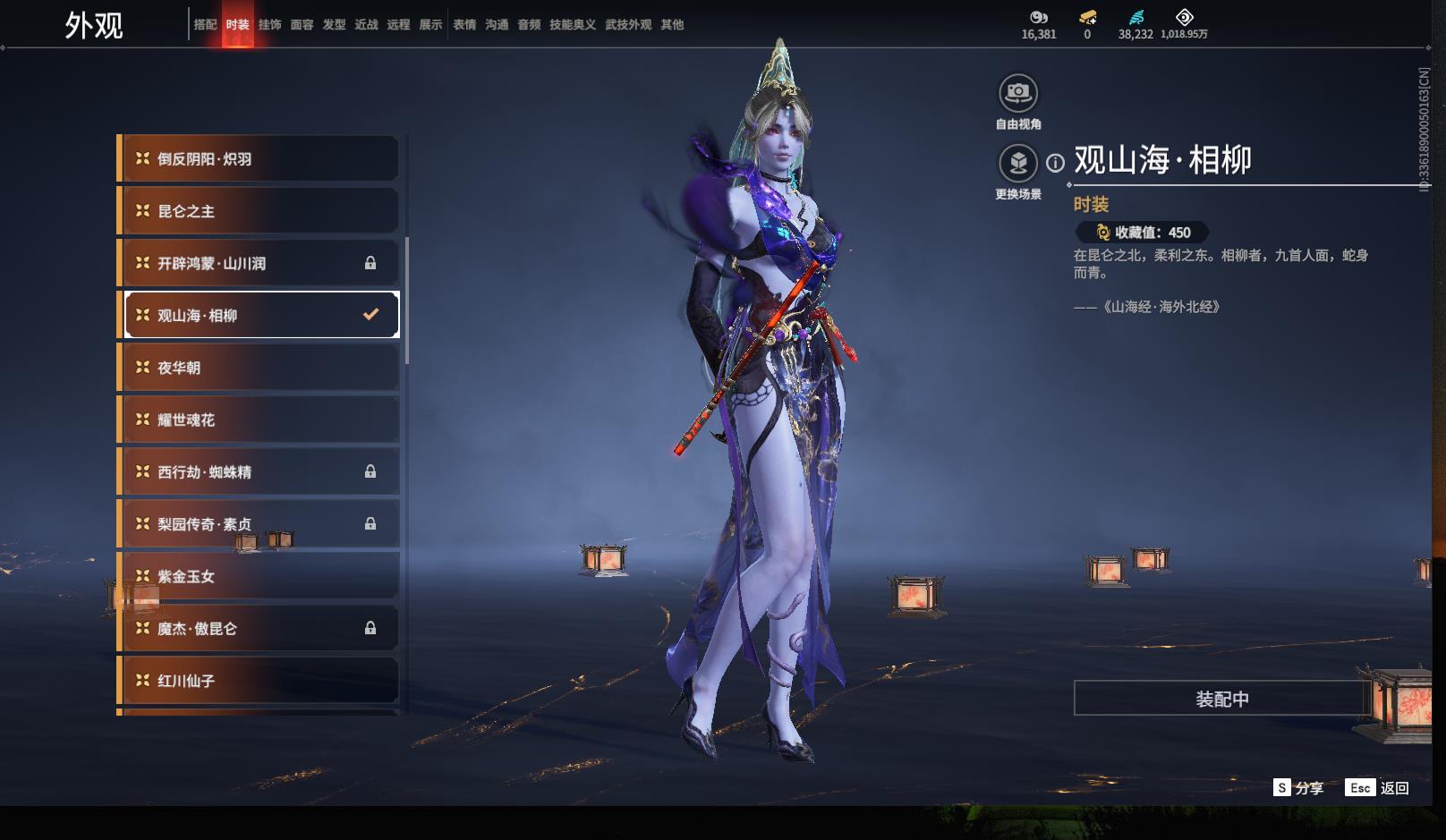Open the 技能奥义 tab

(572, 25)
